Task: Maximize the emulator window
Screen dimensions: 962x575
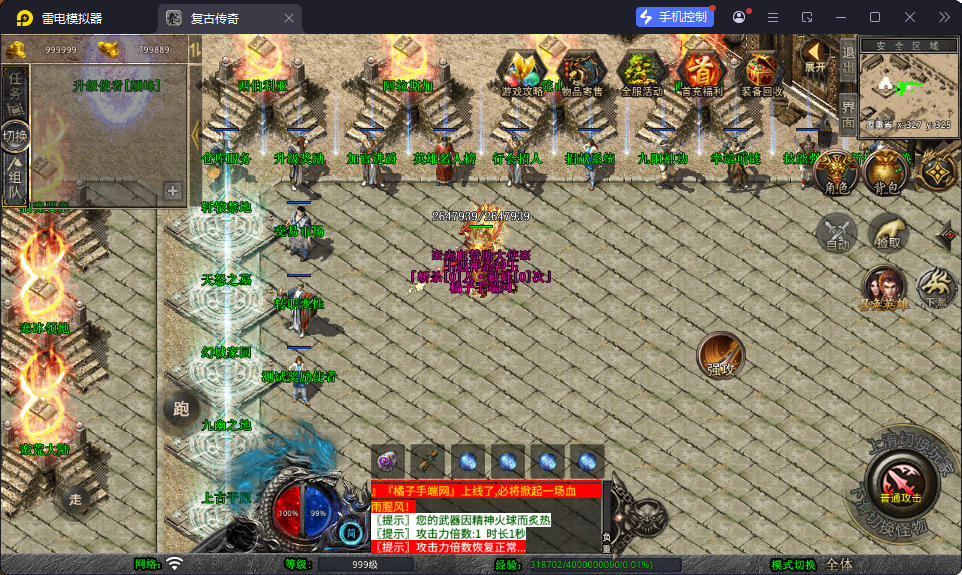Action: coord(874,17)
